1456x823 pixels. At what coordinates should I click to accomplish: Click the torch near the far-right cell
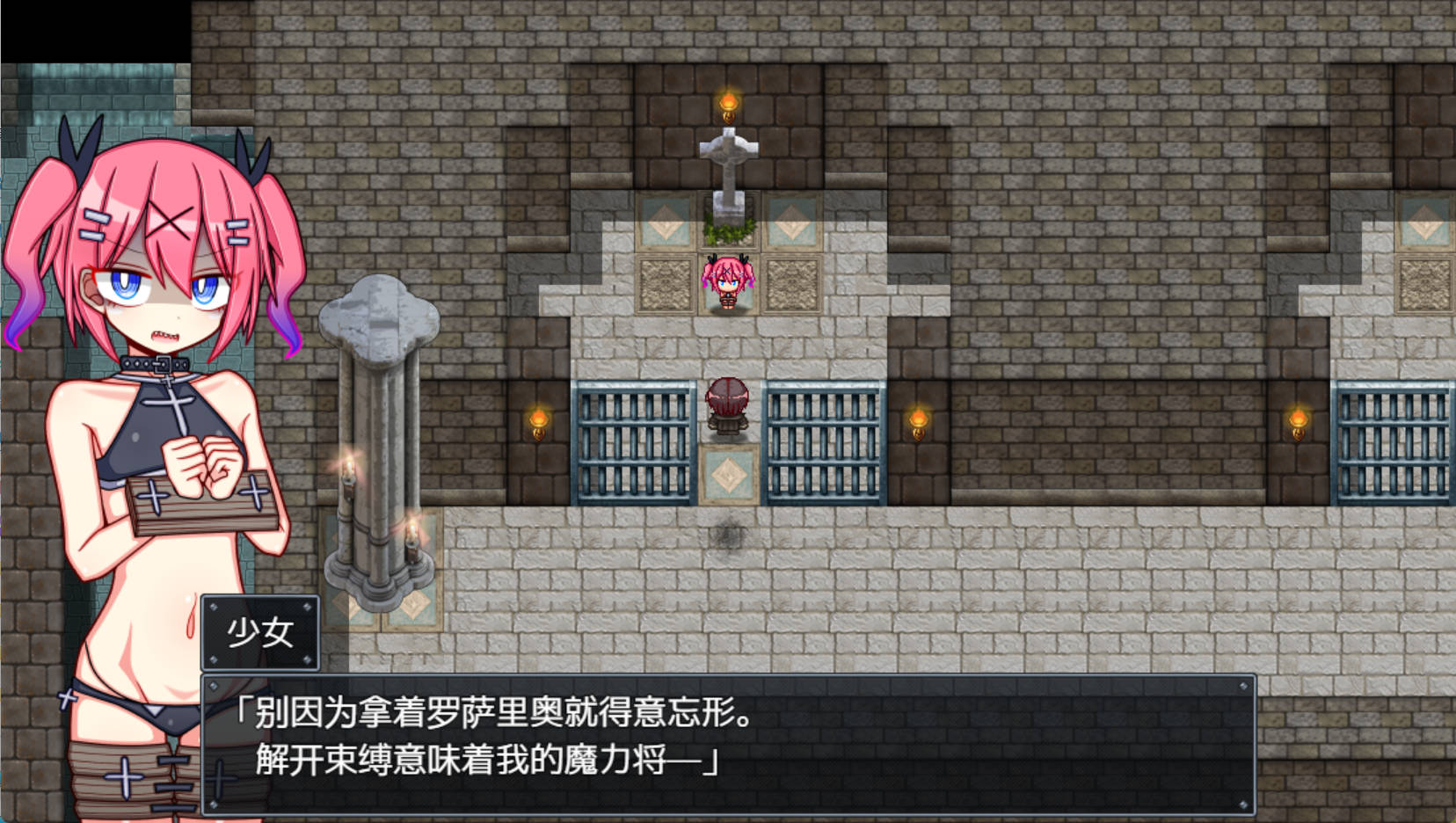pyautogui.click(x=1299, y=422)
